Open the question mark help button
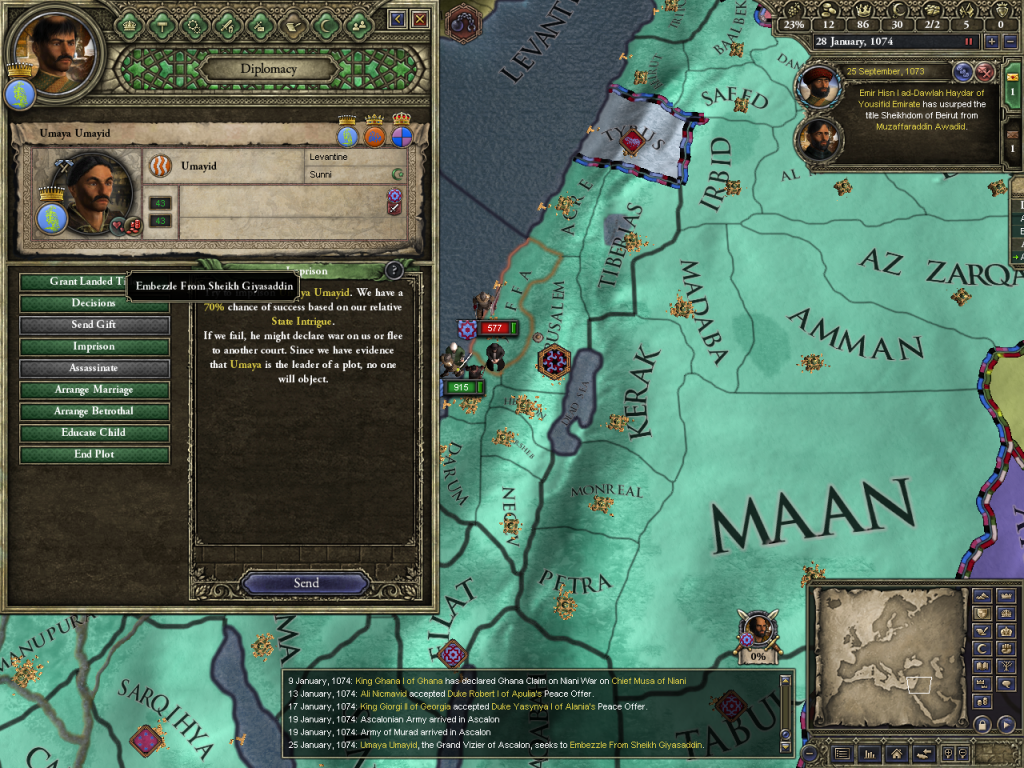Viewport: 1024px width, 768px height. click(394, 270)
